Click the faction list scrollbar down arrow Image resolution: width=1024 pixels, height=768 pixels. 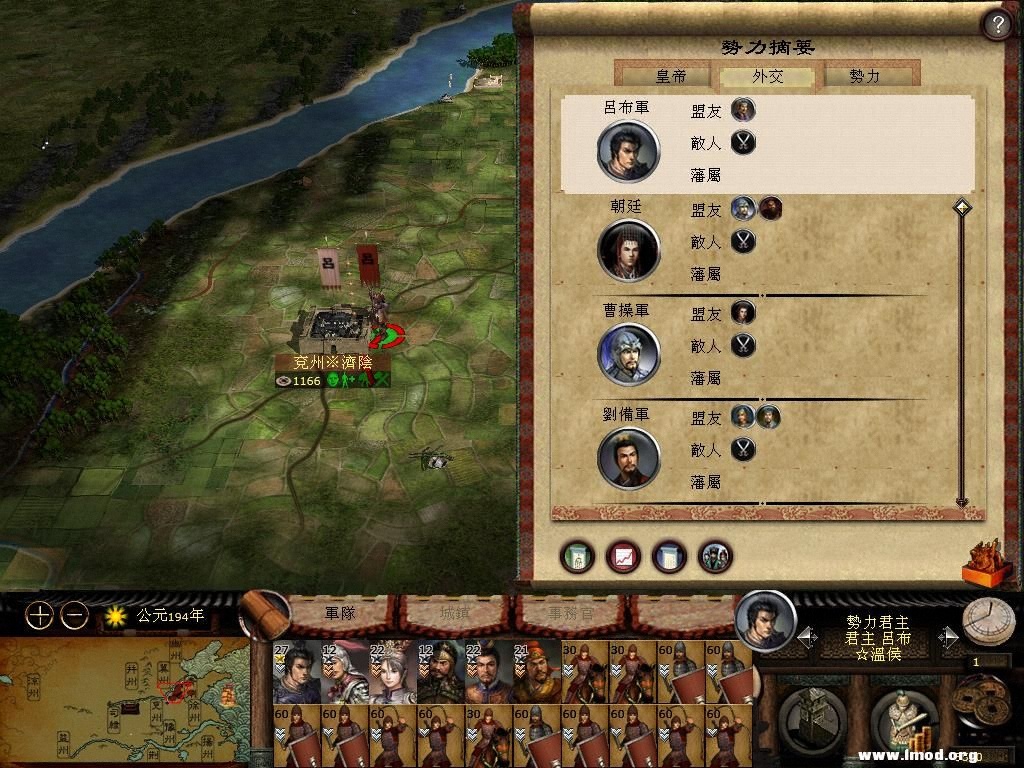coord(962,501)
